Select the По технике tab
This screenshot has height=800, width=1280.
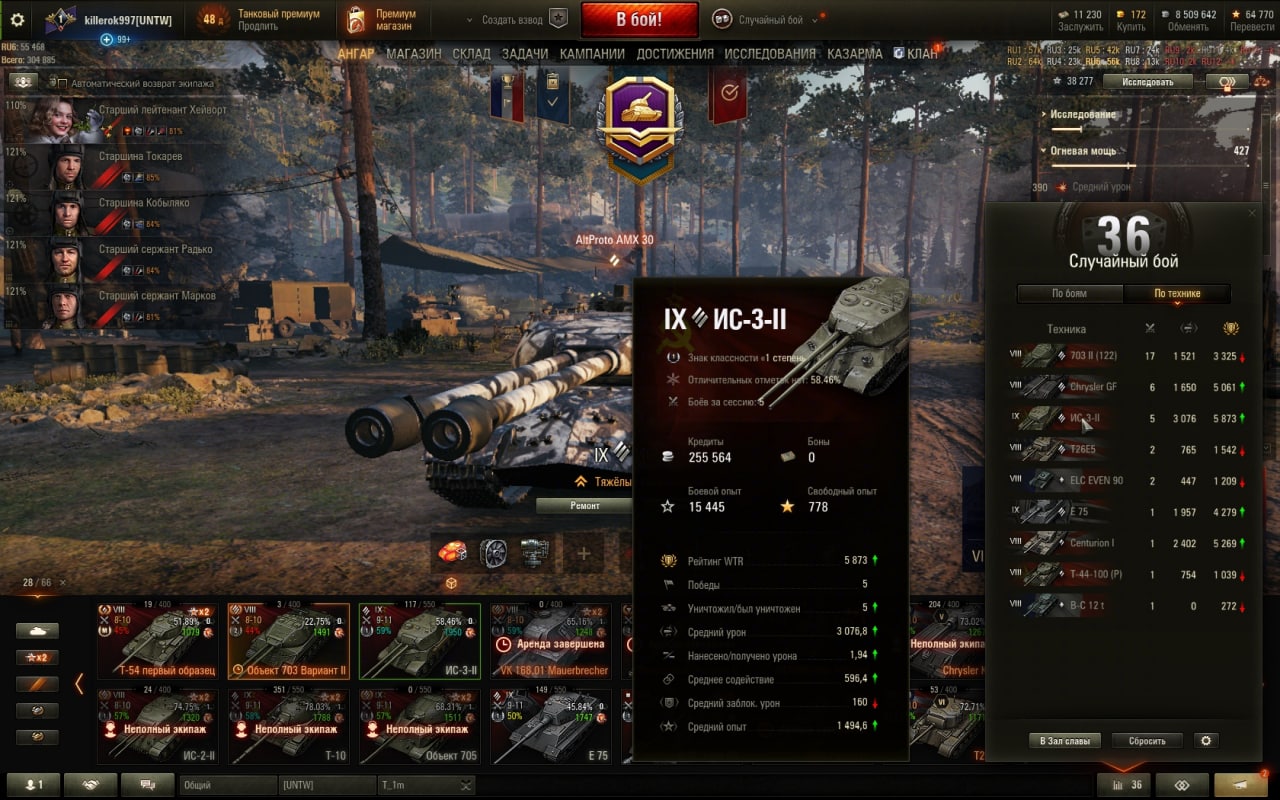point(1177,293)
